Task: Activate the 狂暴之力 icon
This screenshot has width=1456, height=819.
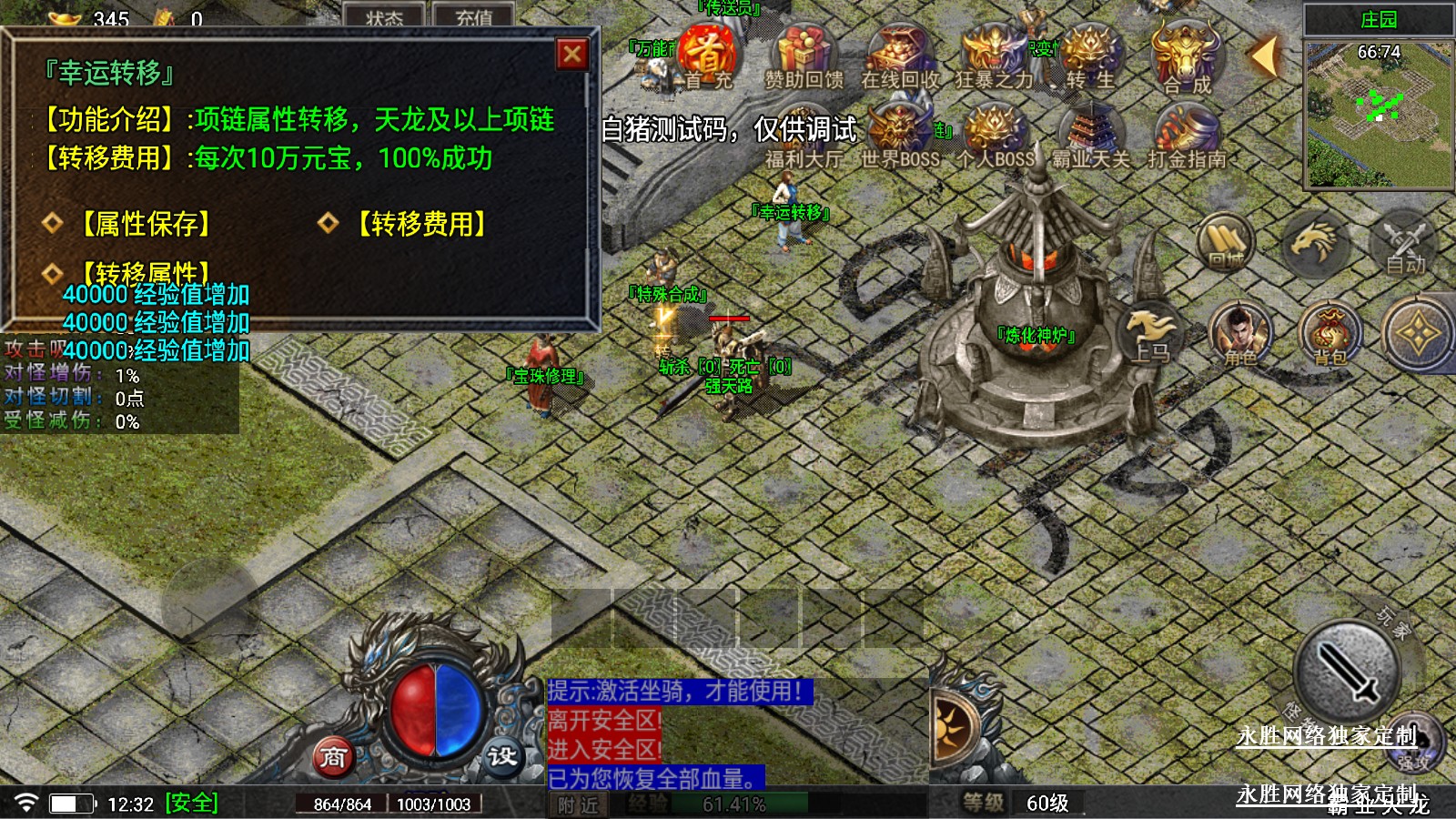Action: pyautogui.click(x=994, y=56)
